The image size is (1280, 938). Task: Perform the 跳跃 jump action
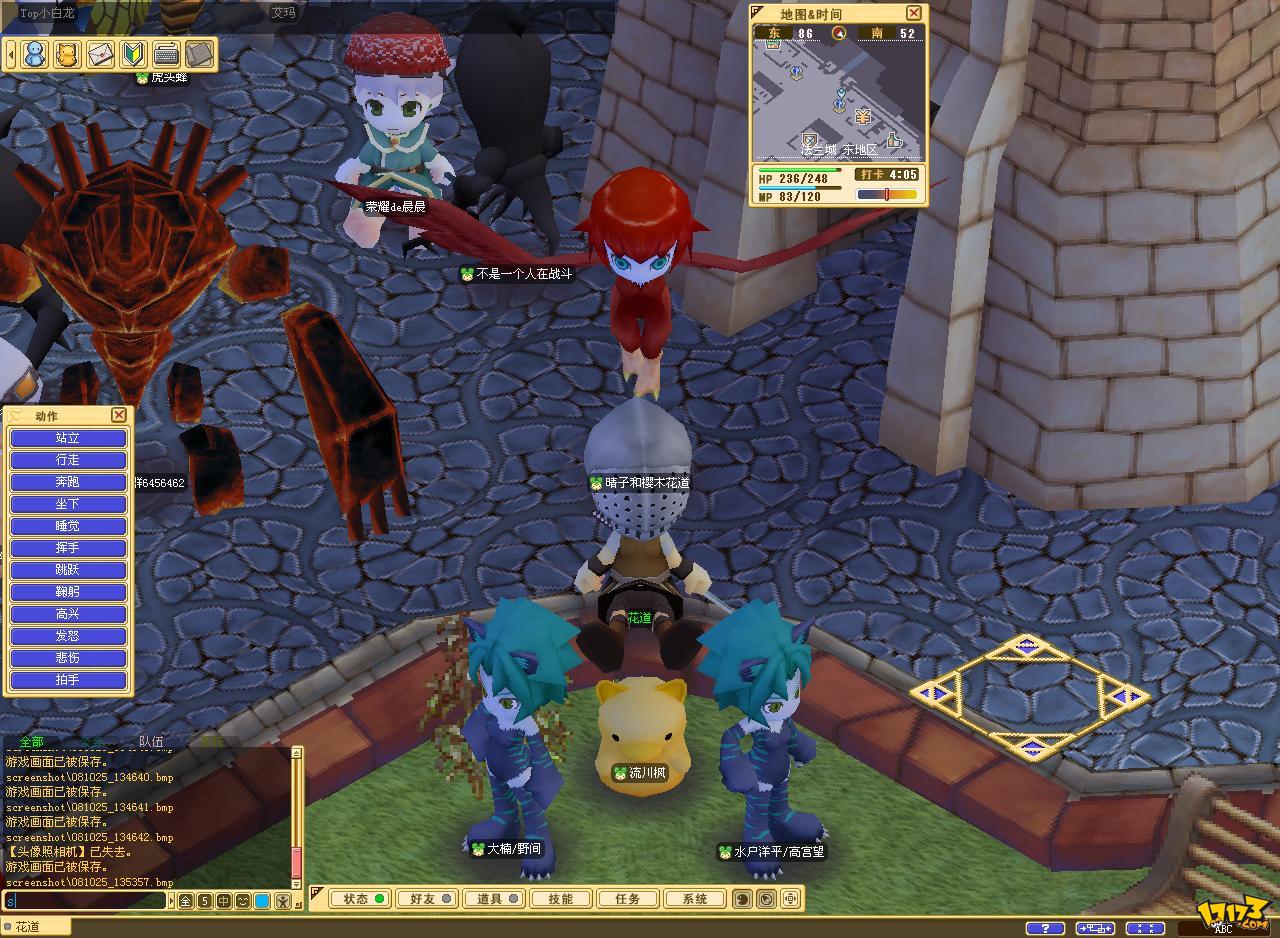pyautogui.click(x=68, y=570)
